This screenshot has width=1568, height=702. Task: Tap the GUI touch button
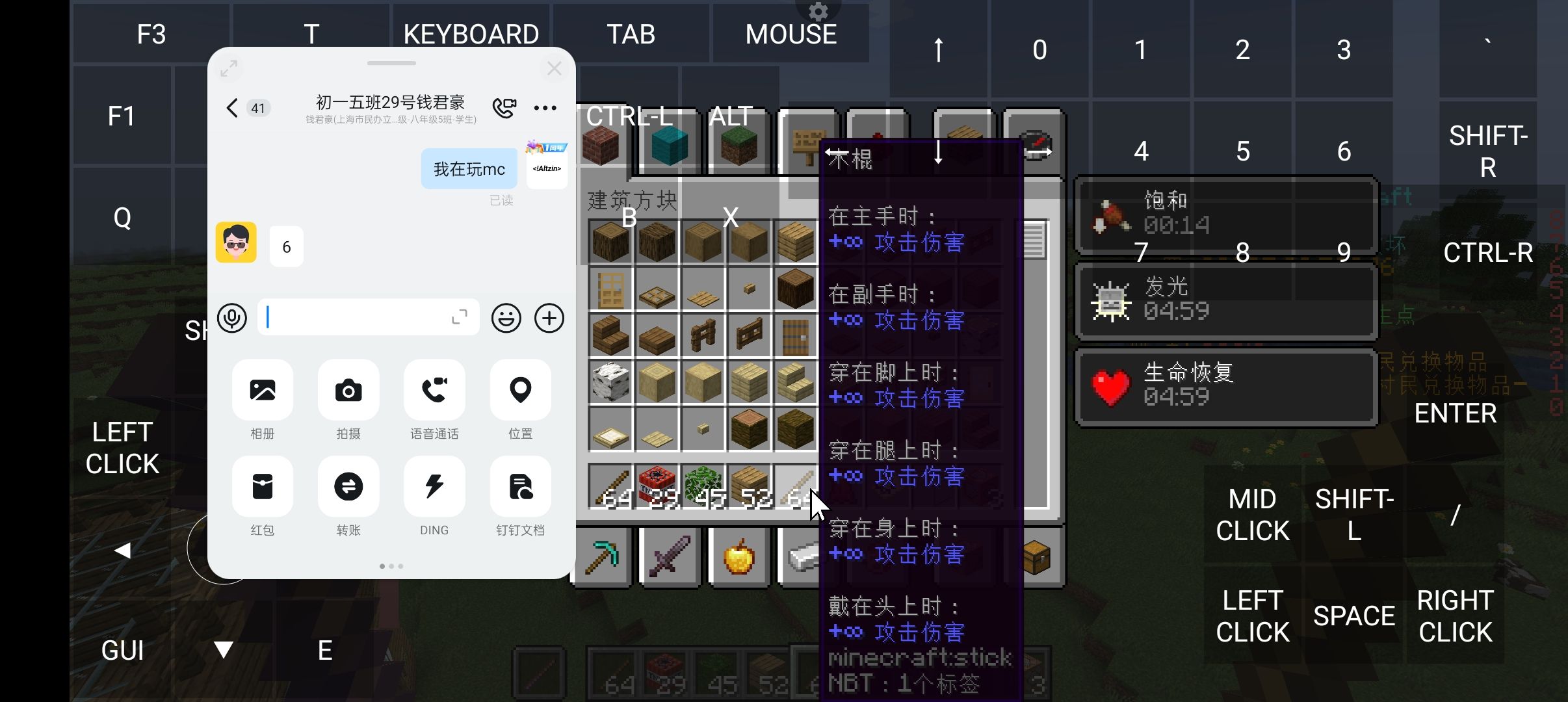[x=122, y=650]
